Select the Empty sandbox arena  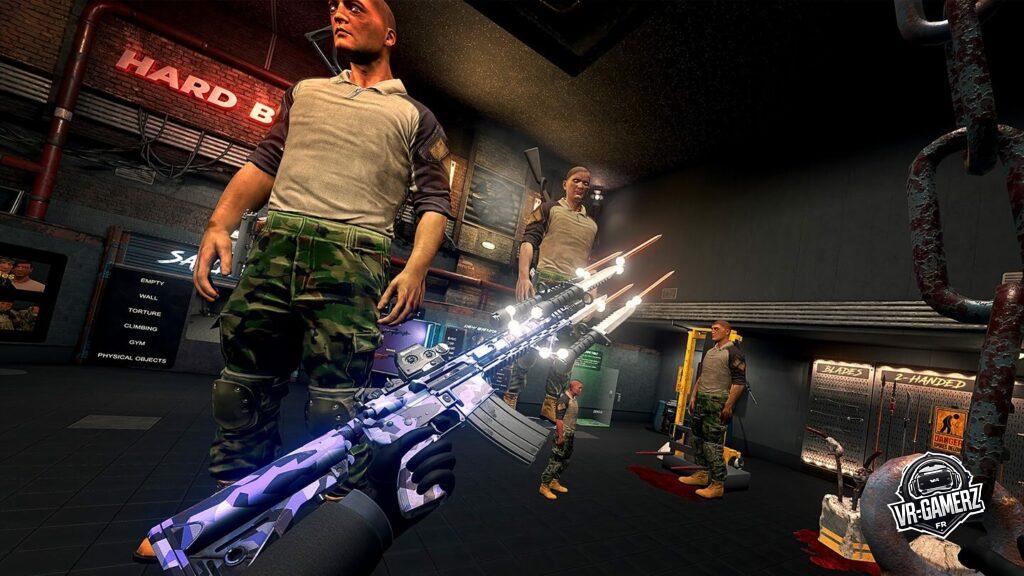[152, 282]
